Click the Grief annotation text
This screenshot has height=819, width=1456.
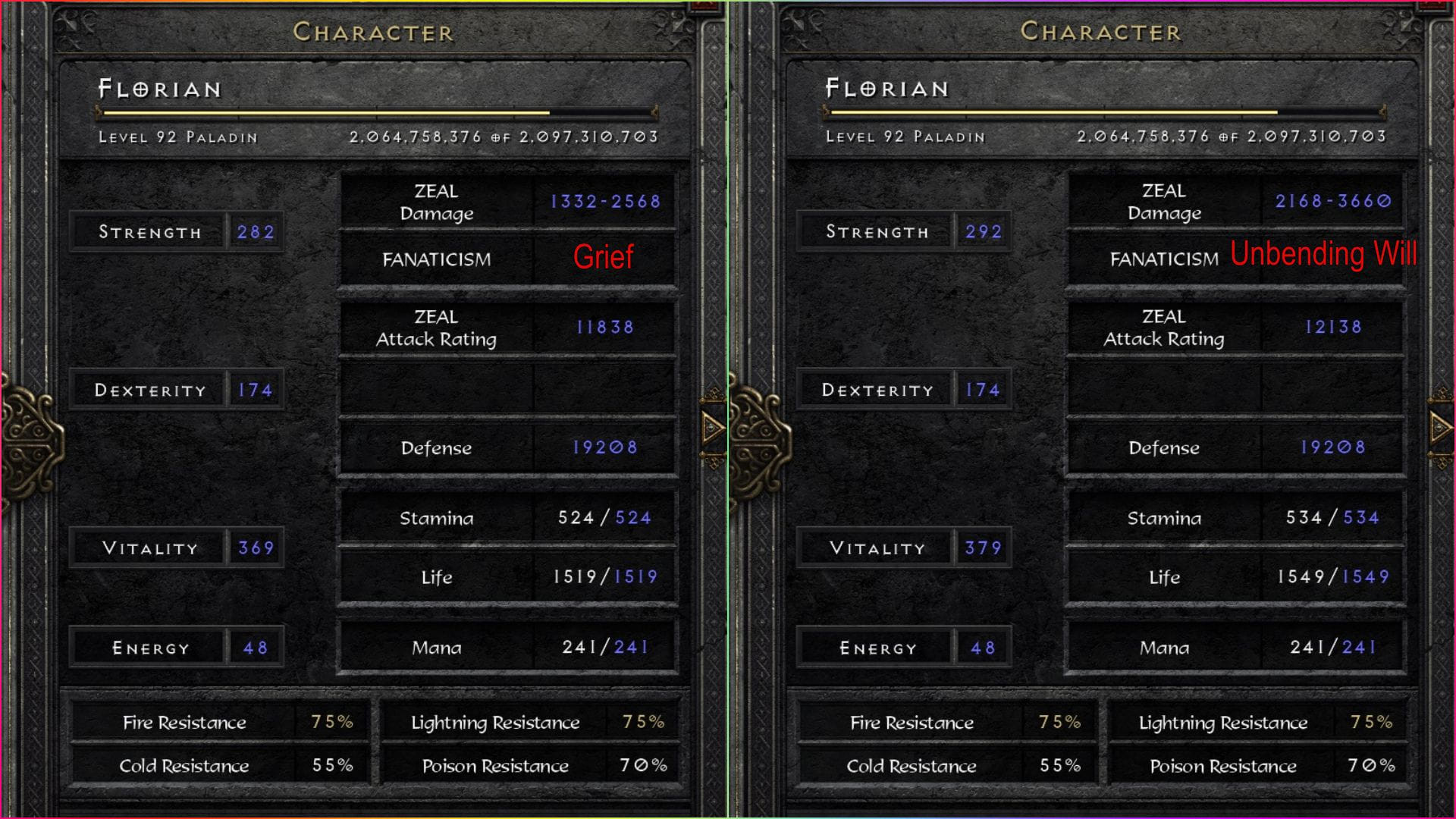click(x=604, y=259)
